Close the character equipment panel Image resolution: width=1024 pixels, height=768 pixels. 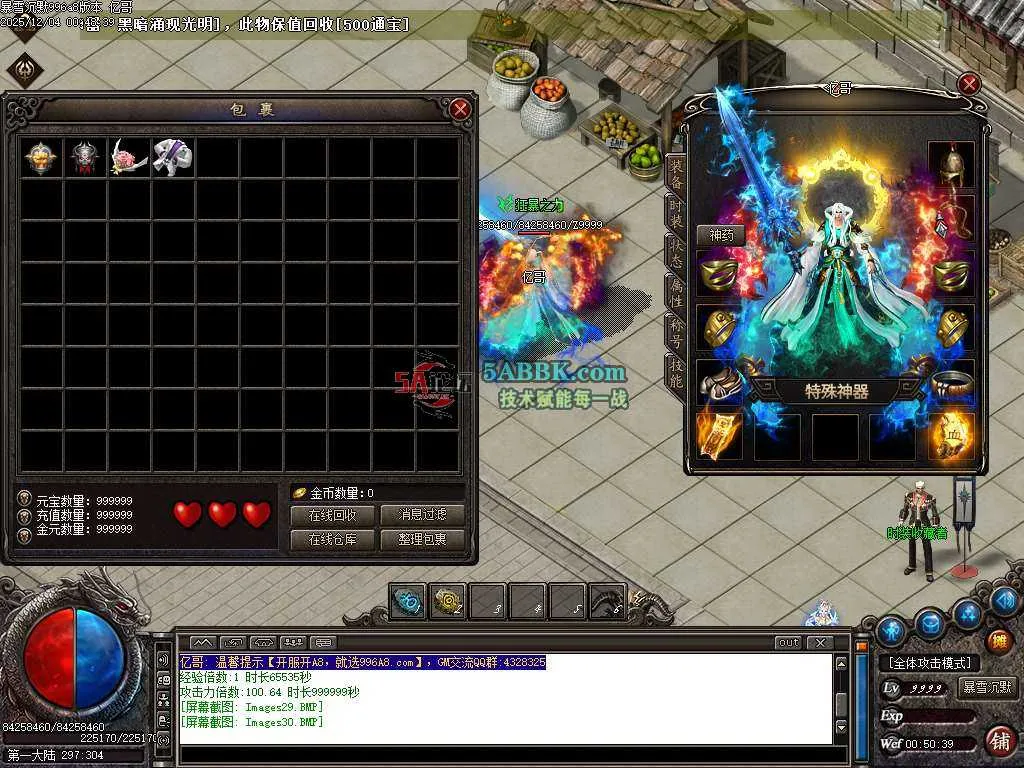[x=968, y=85]
